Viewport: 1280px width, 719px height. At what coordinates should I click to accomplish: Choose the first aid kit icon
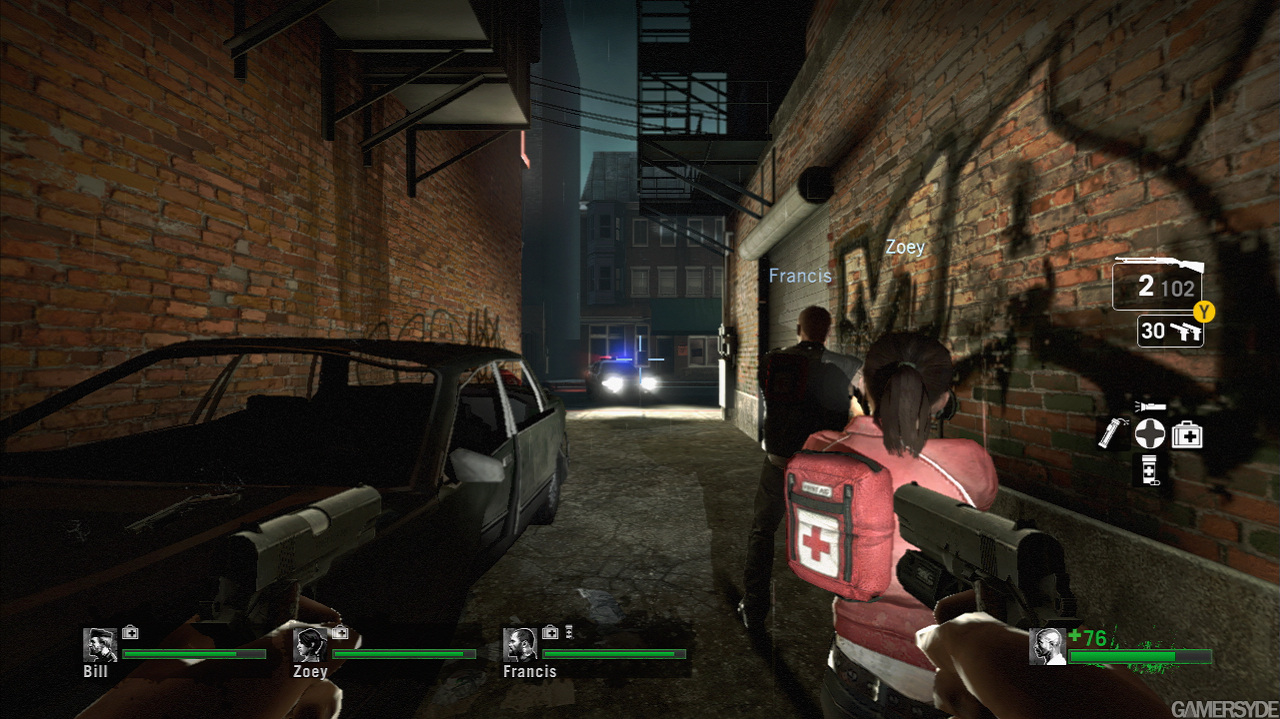[1187, 434]
